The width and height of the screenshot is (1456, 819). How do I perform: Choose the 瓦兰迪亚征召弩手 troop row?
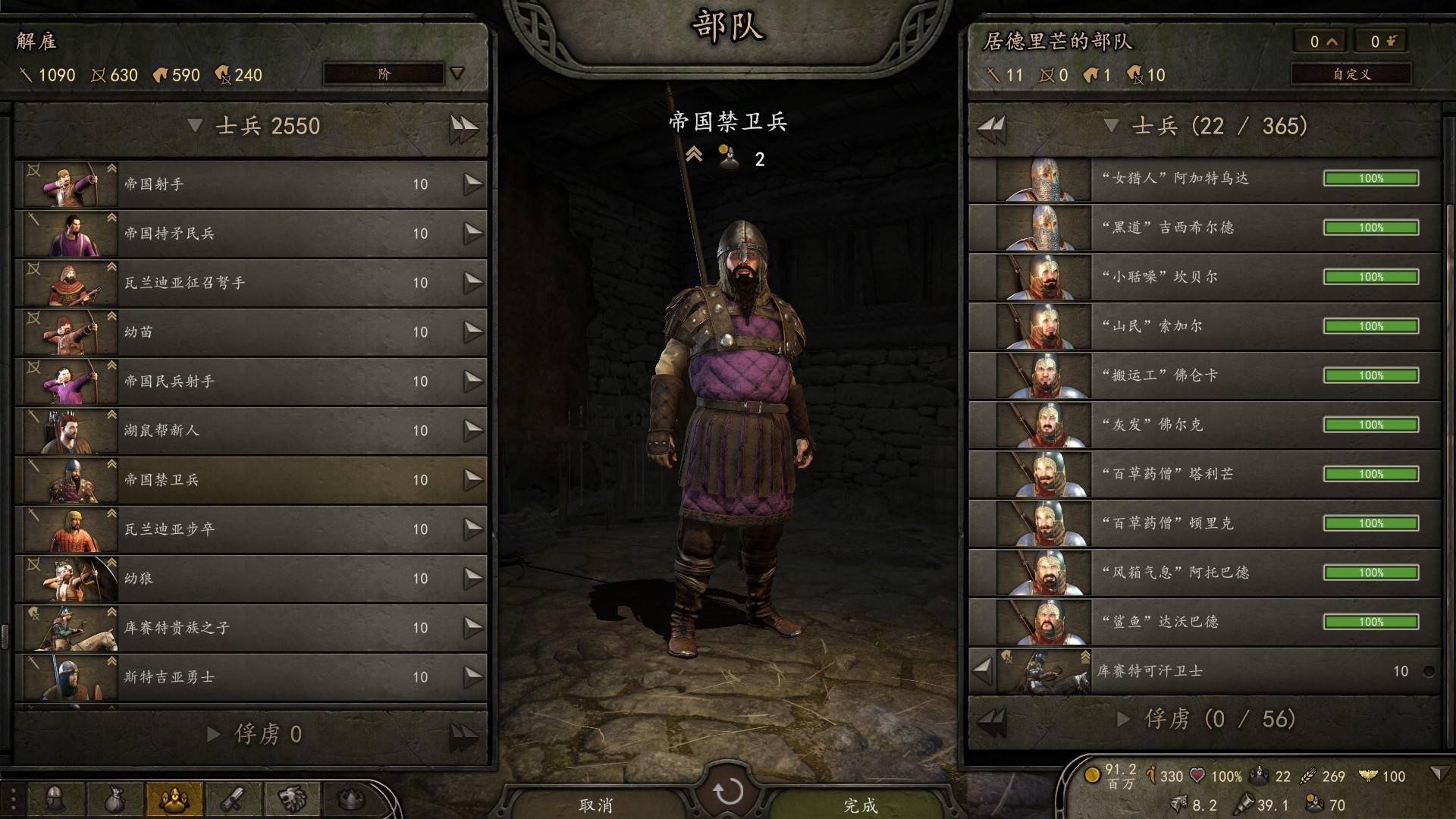[250, 283]
